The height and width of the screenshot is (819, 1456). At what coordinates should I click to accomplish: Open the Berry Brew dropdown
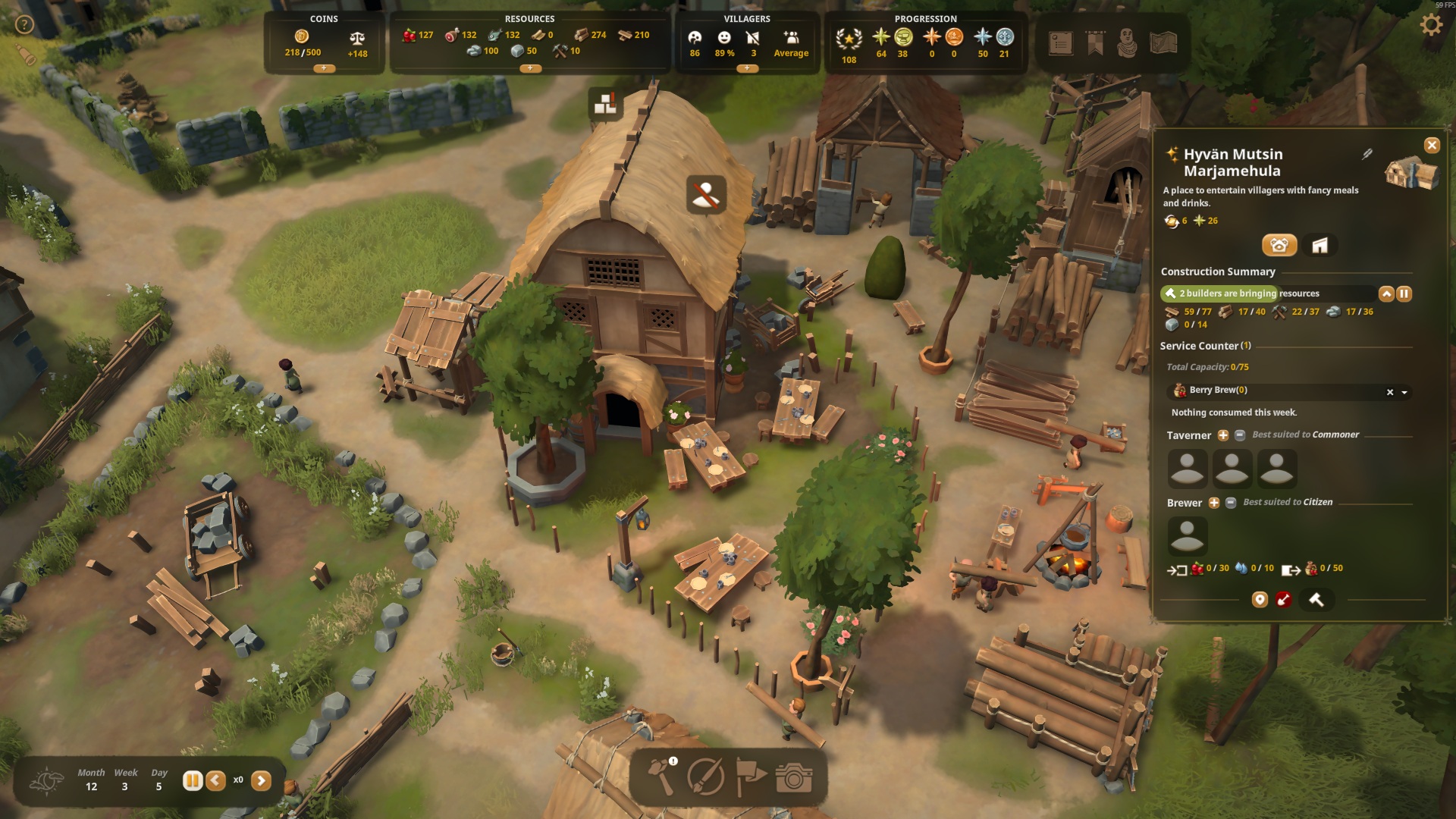coord(1404,393)
